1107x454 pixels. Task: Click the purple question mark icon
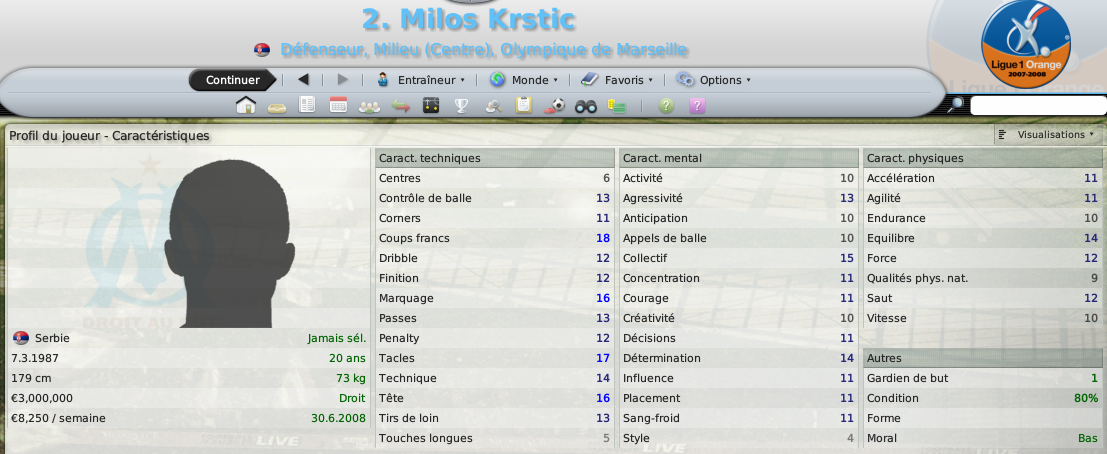pos(698,105)
